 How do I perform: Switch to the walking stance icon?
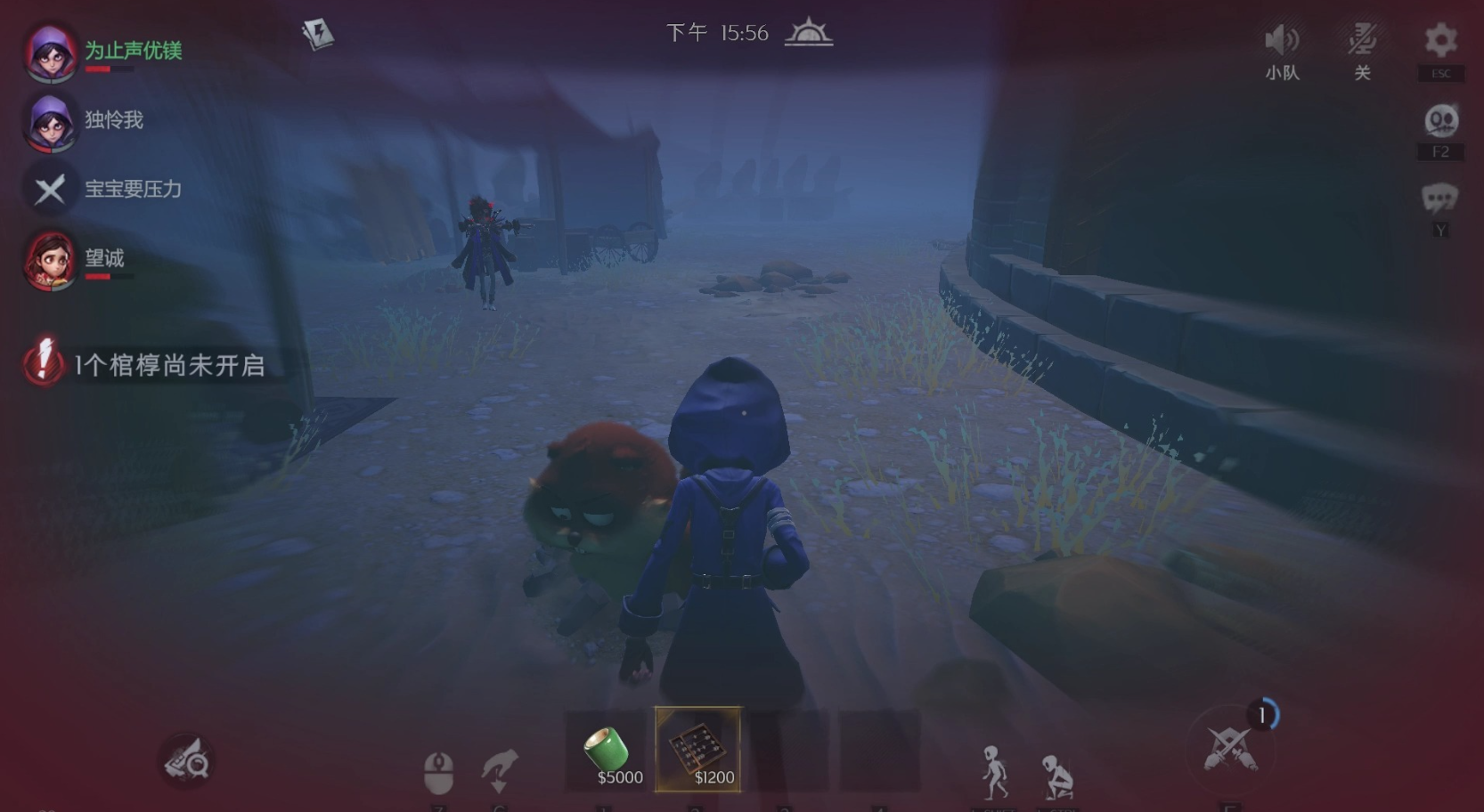pos(994,771)
